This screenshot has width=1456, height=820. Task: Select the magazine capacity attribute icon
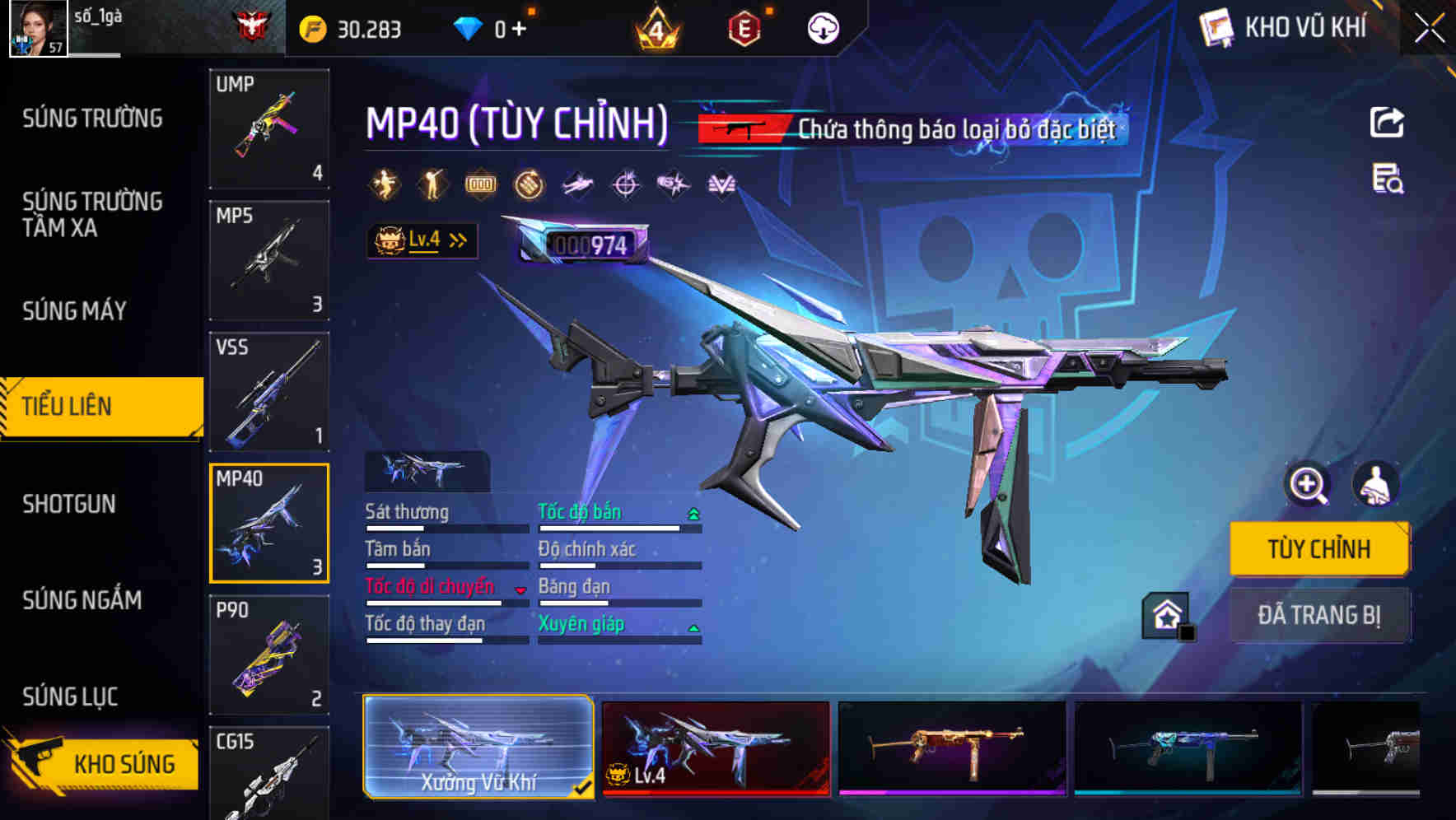click(x=480, y=184)
